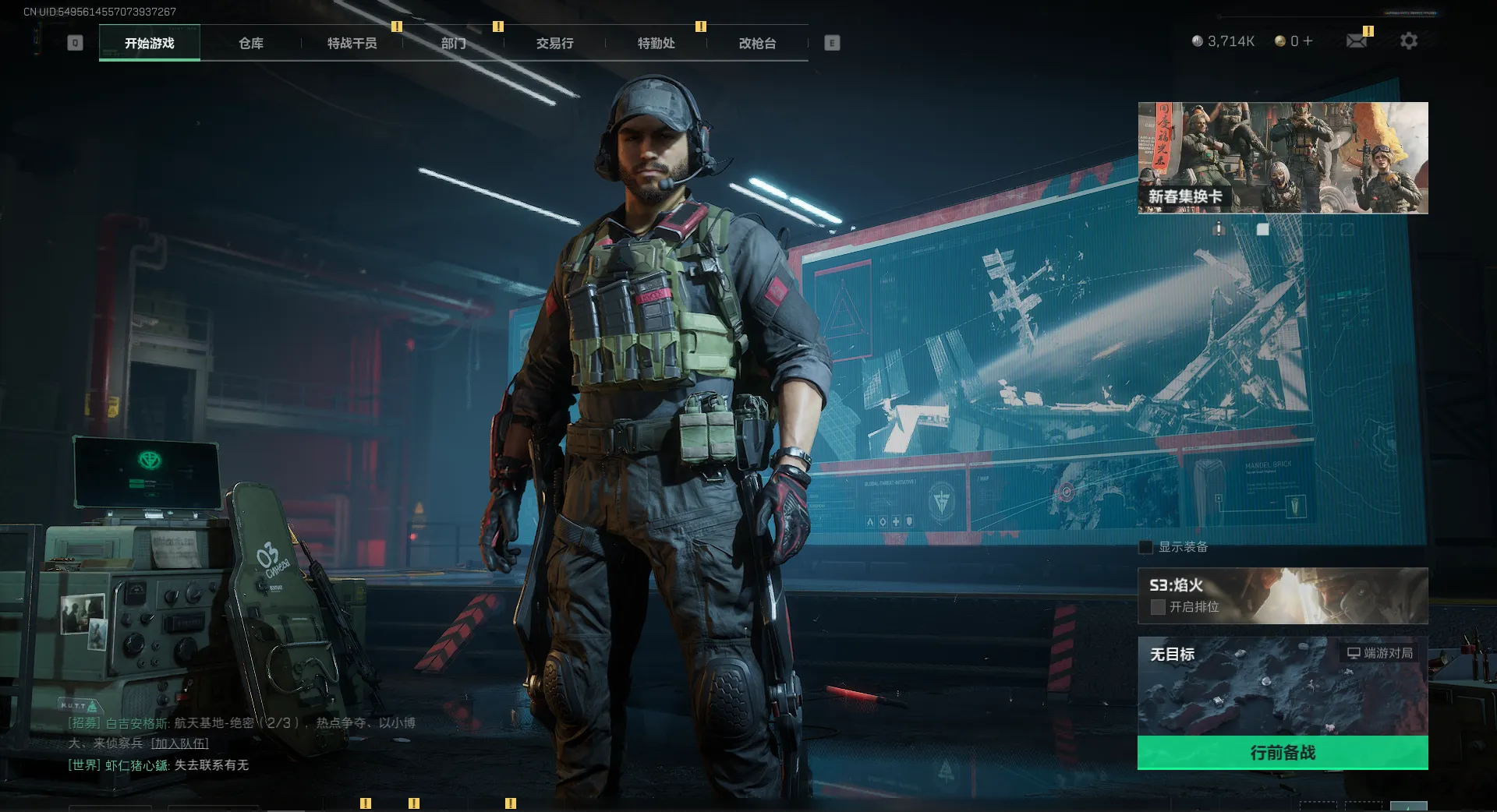Open the 仓库 warehouse tab

[x=251, y=43]
